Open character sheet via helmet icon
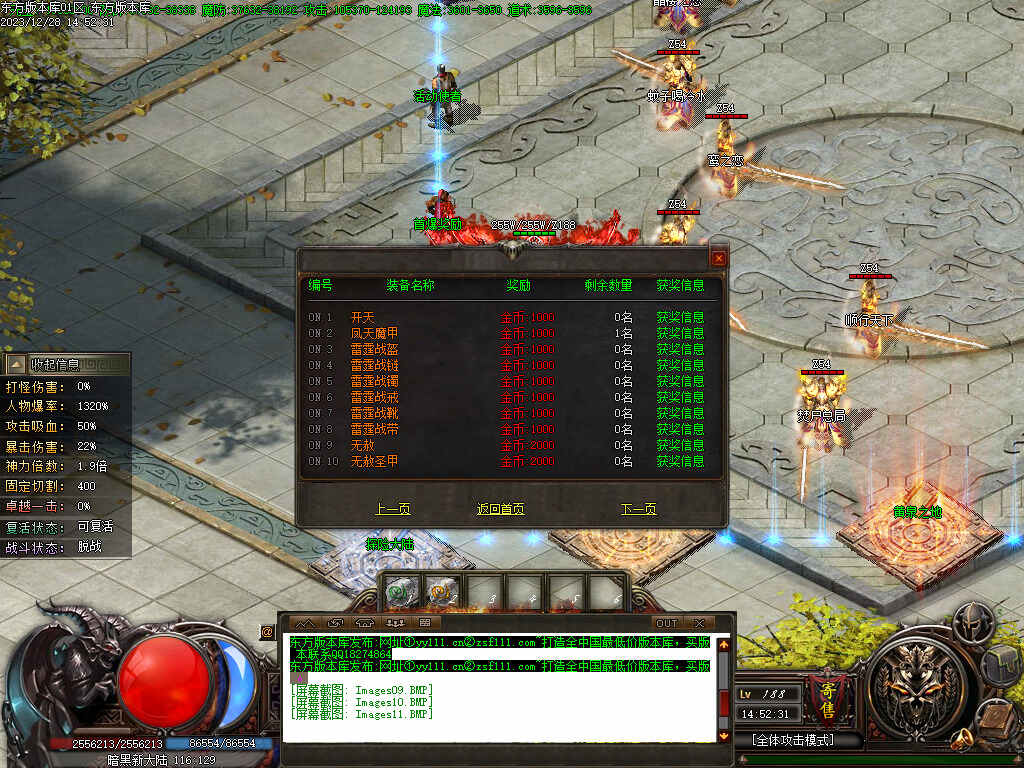The image size is (1024, 768). pos(971,623)
